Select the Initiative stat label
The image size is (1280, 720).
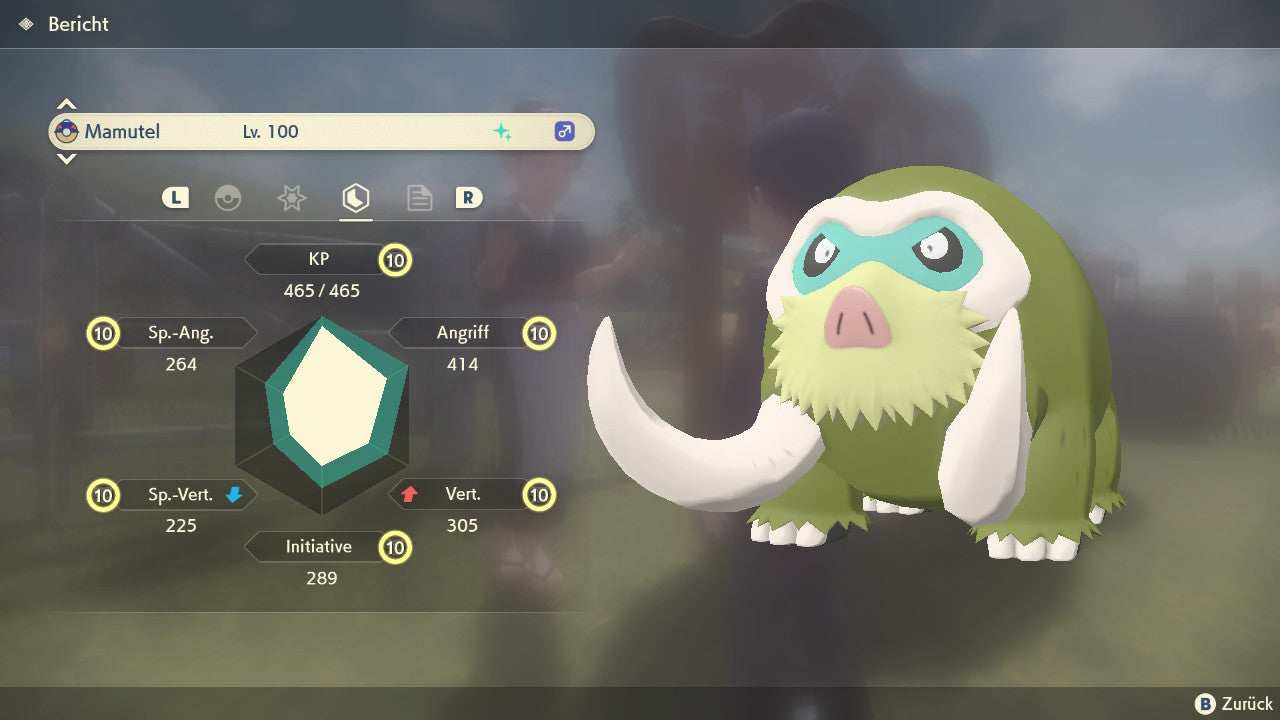point(318,547)
